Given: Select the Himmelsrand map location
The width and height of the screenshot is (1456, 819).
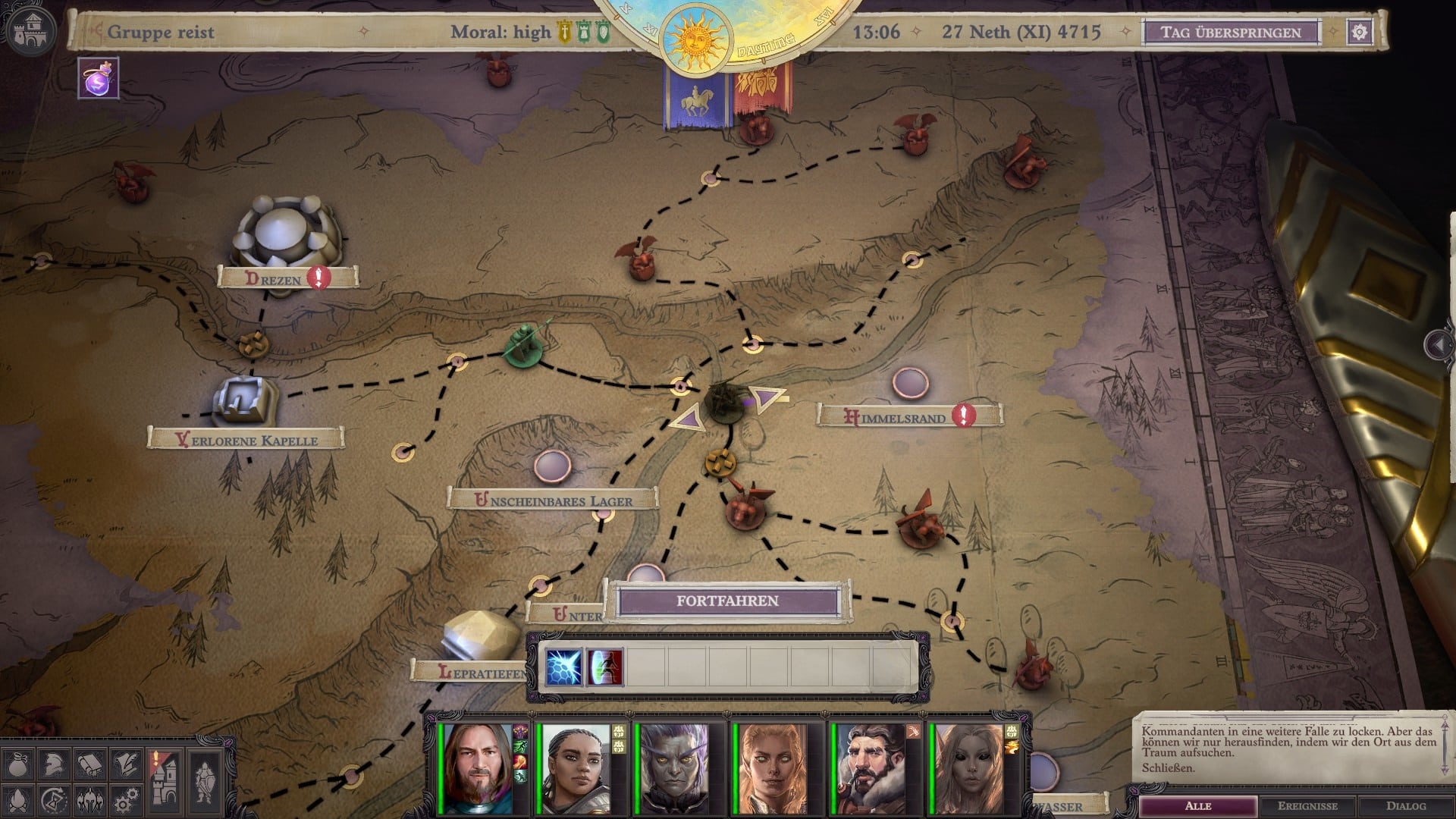Looking at the screenshot, I should coord(896,417).
